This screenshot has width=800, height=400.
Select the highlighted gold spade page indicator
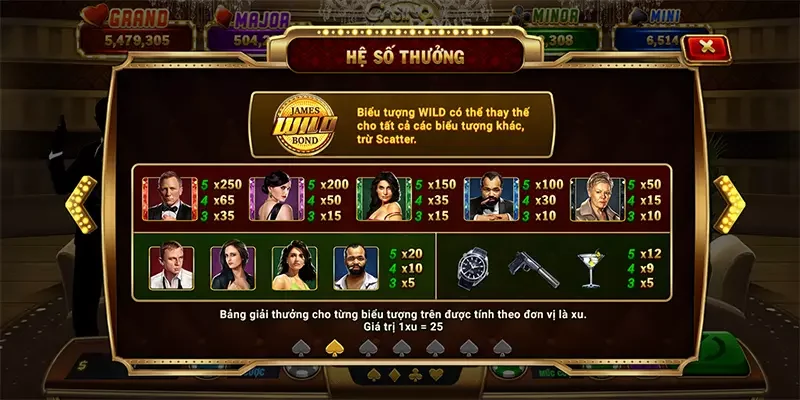click(335, 347)
